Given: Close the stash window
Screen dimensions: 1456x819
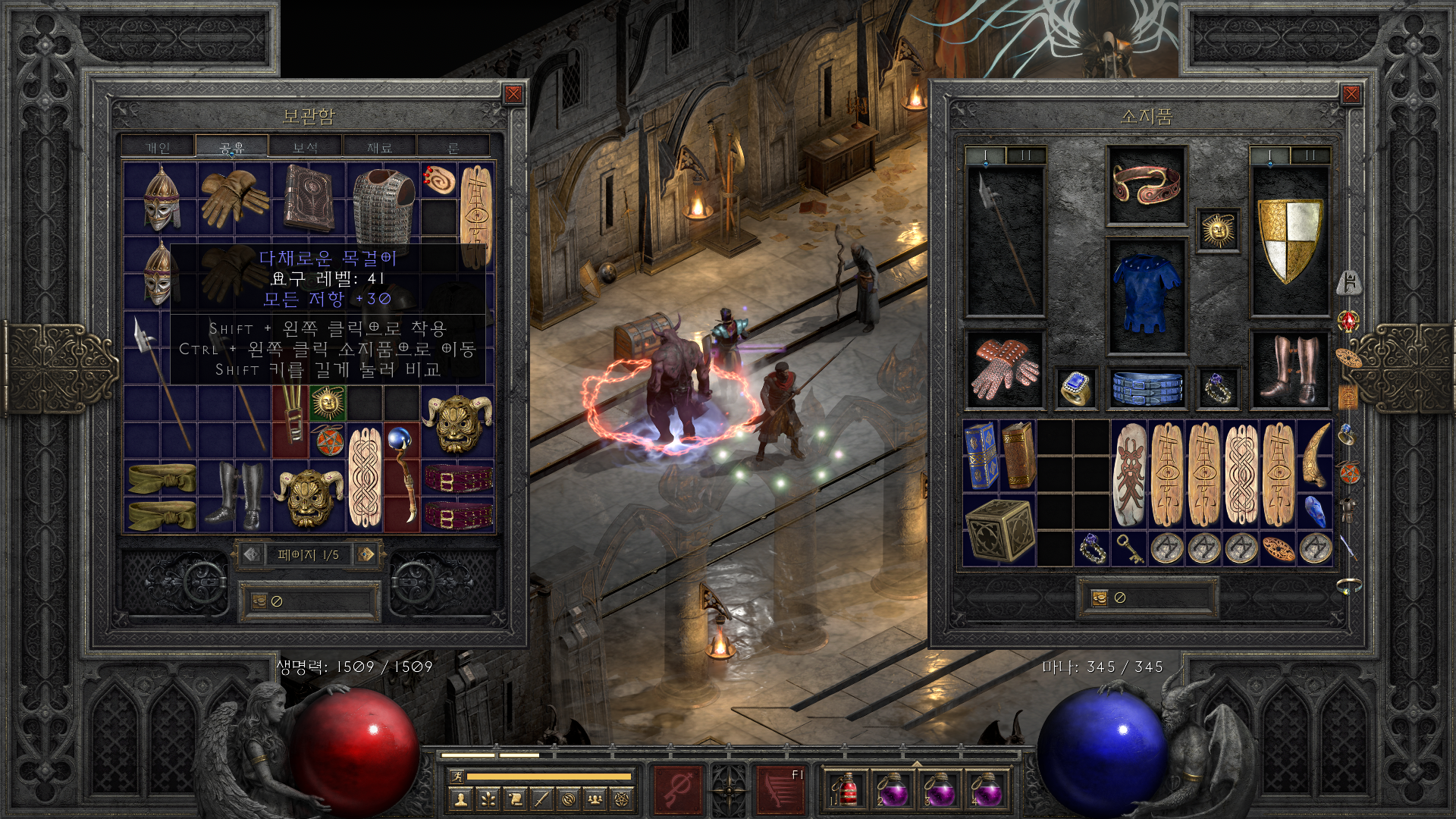Looking at the screenshot, I should [513, 94].
